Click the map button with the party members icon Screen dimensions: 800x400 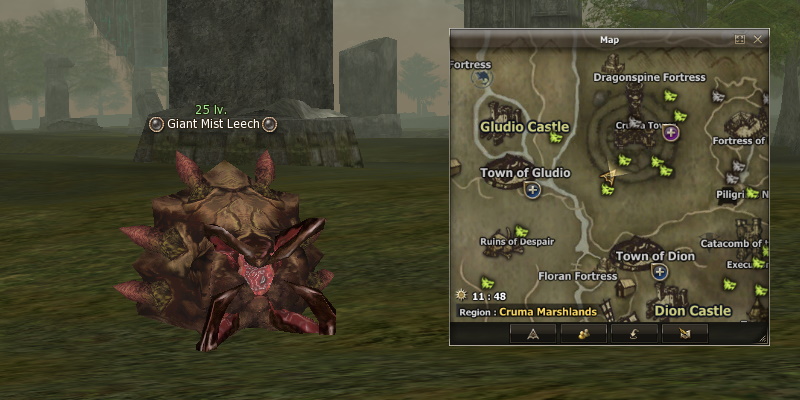coord(583,334)
